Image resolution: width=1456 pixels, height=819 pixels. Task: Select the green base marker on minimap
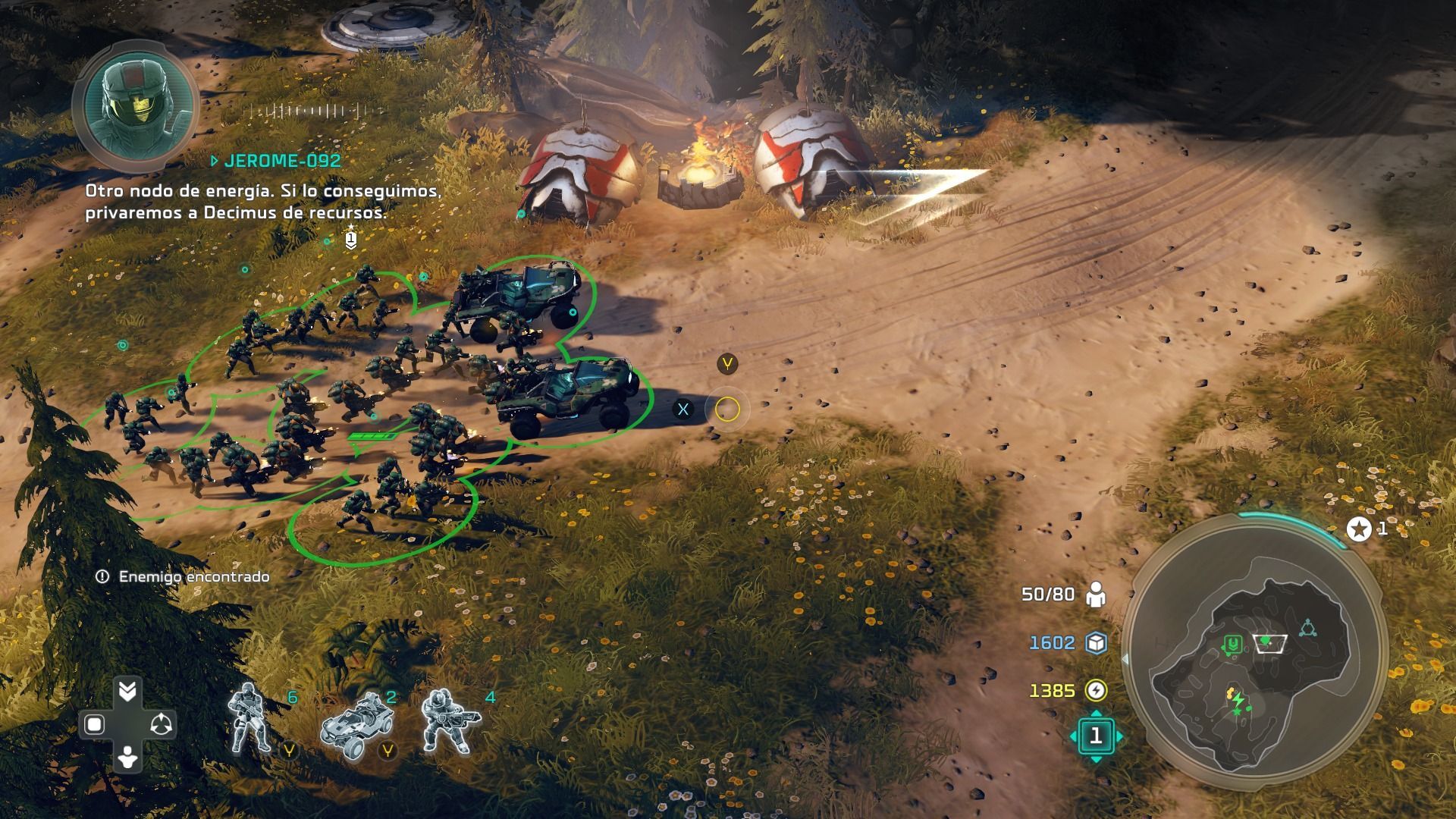coord(1233,645)
